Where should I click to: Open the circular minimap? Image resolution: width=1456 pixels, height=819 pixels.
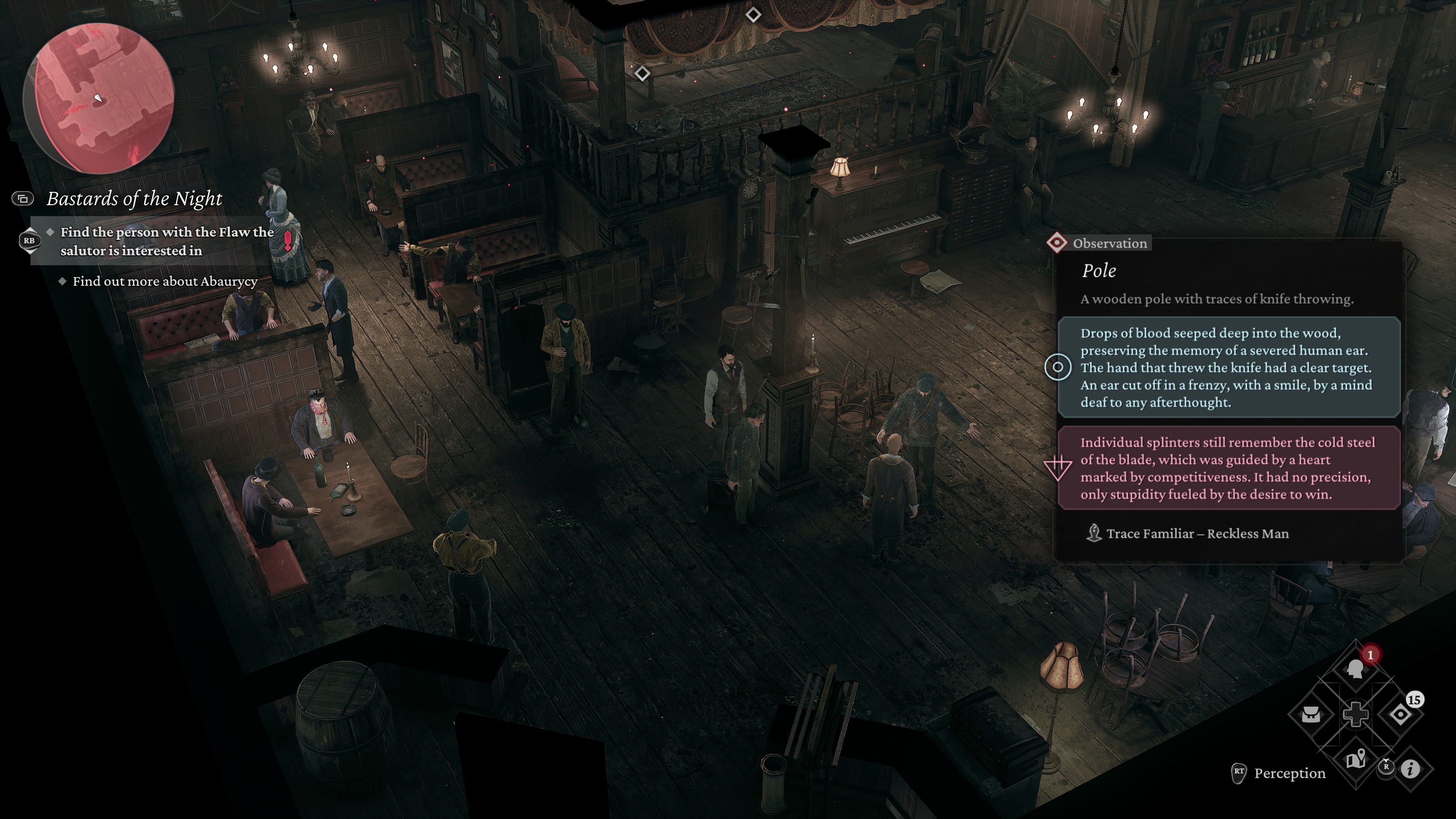pos(99,99)
